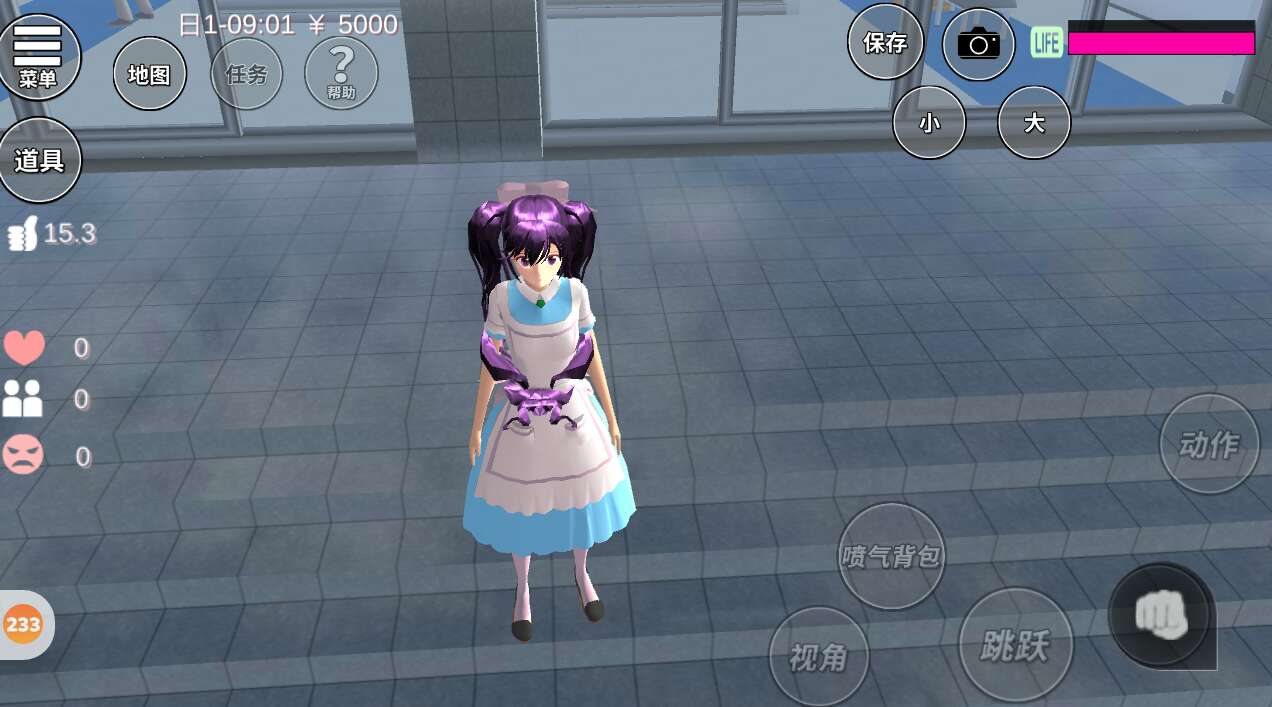Open the 动作 actions button
This screenshot has width=1272, height=707.
[1209, 444]
